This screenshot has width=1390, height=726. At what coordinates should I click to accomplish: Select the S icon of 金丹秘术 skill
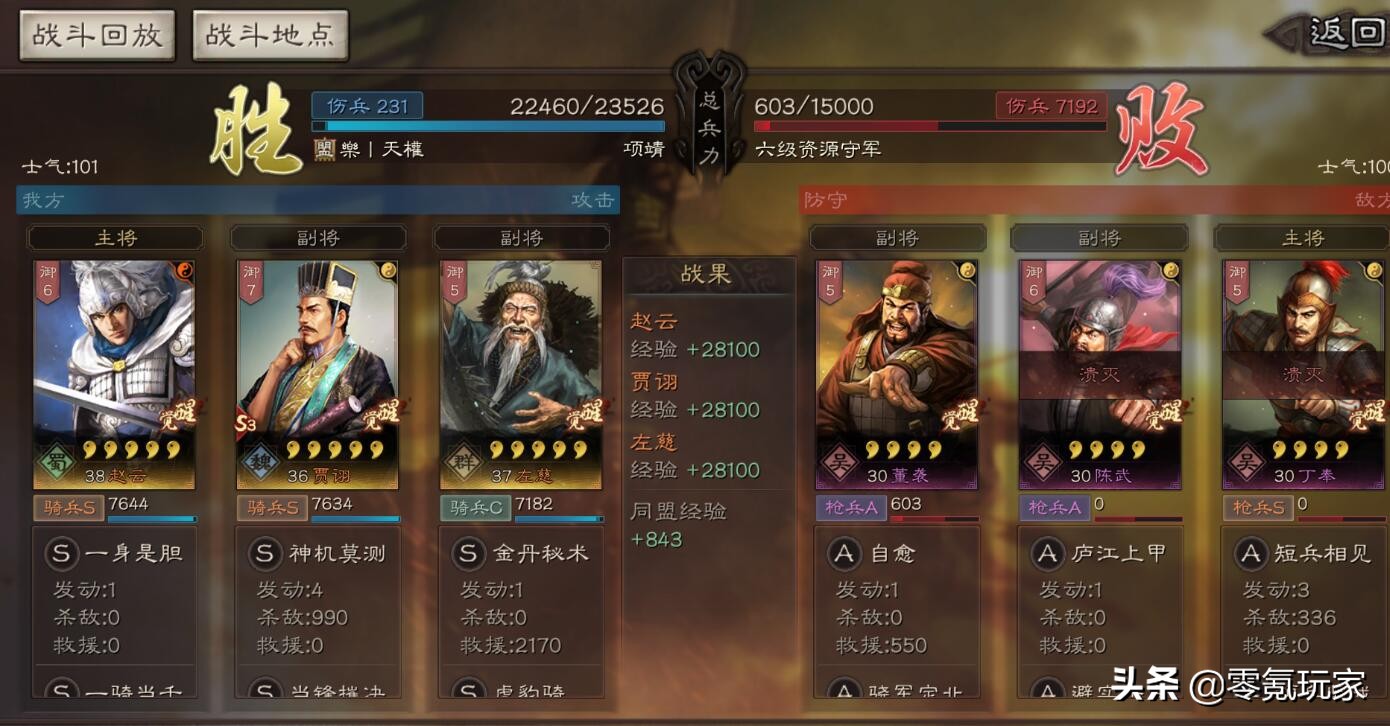tap(466, 552)
